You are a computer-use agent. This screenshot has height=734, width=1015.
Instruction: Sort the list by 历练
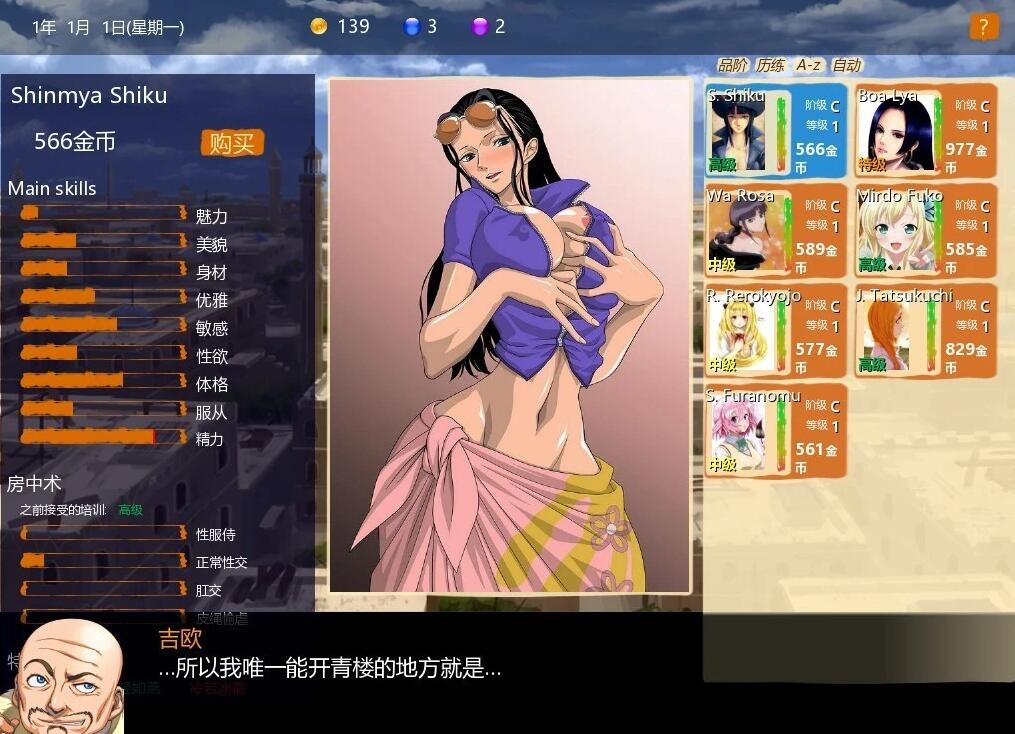point(770,65)
